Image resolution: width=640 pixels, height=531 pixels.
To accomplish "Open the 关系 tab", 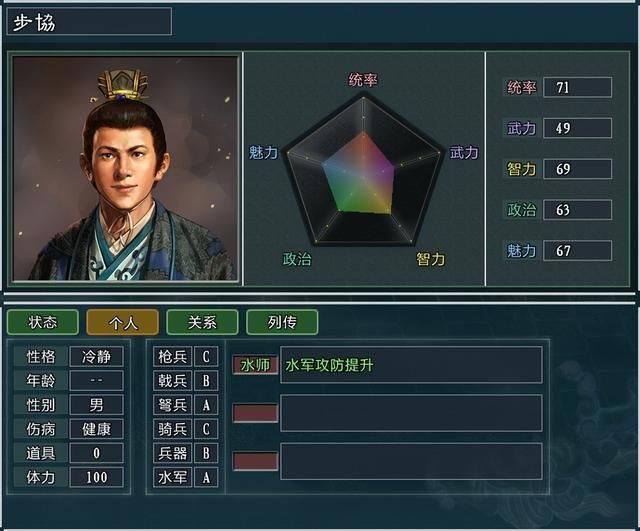I will [202, 322].
